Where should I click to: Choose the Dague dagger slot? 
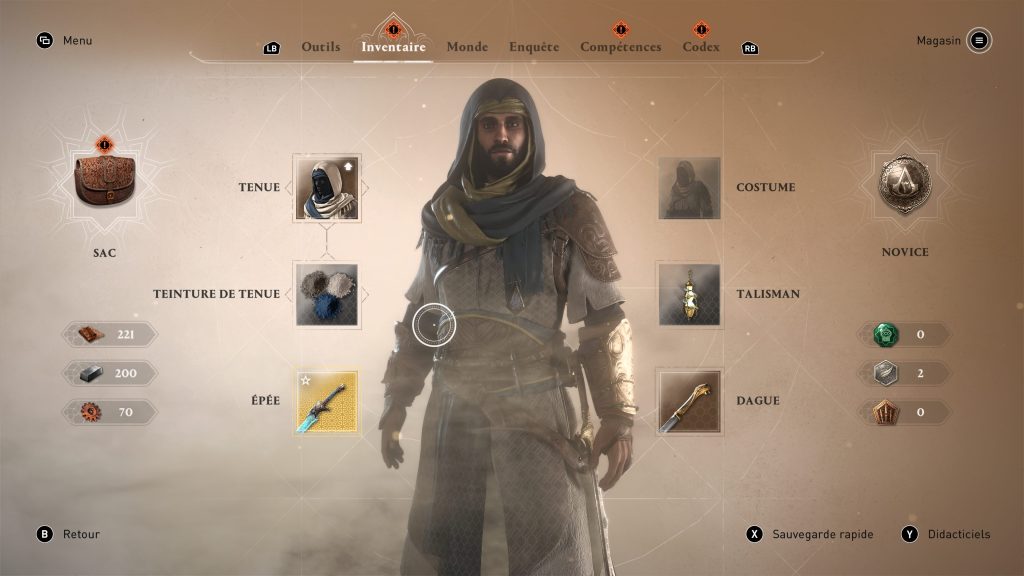point(689,401)
